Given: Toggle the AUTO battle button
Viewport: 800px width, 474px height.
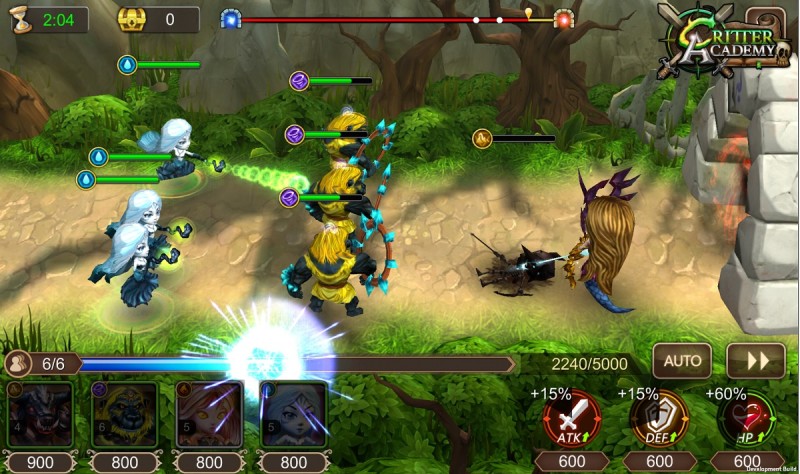Looking at the screenshot, I should tap(682, 360).
